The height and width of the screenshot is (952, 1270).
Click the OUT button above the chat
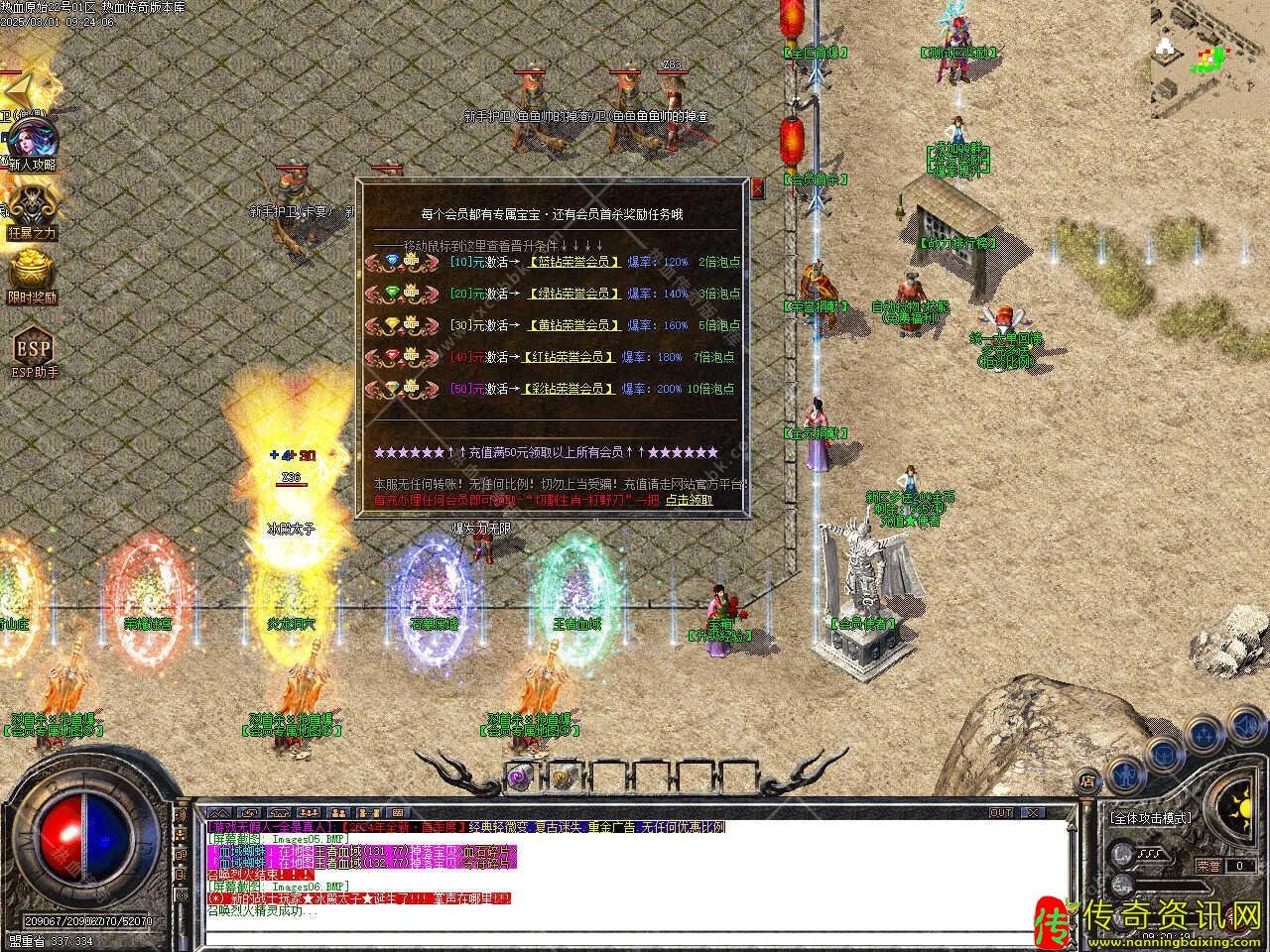[1001, 812]
